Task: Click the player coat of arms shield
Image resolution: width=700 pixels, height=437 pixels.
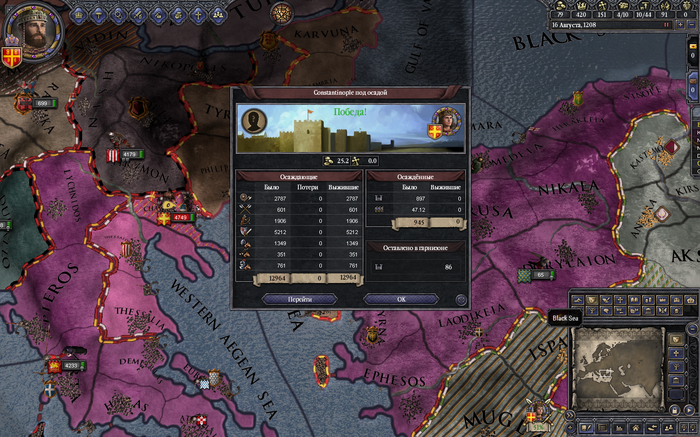Action: click(x=13, y=50)
